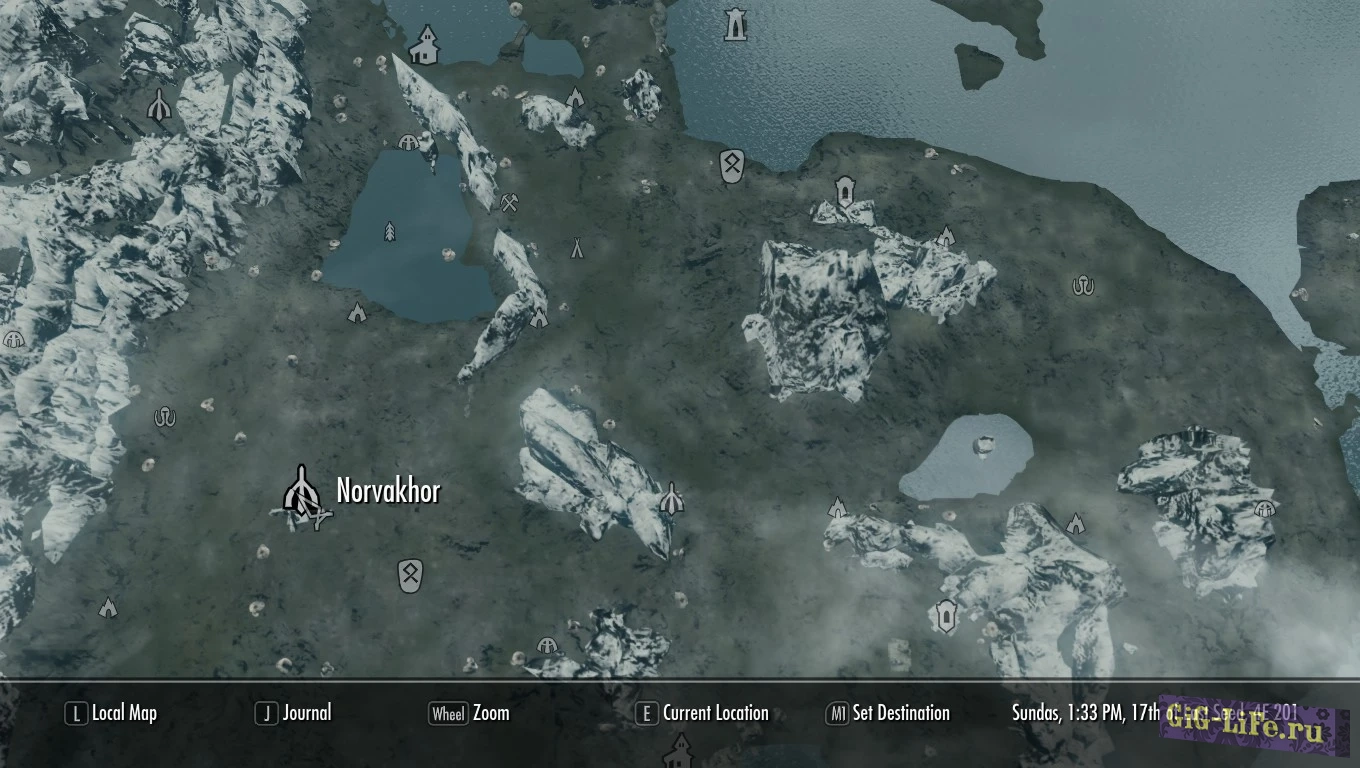
Task: Open the Journal
Action: (293, 713)
